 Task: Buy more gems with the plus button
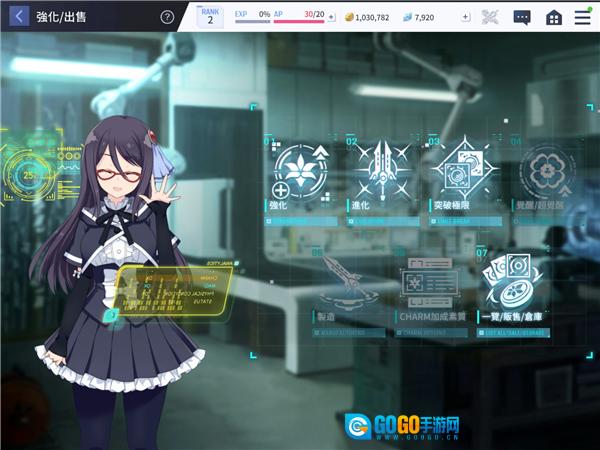[465, 17]
